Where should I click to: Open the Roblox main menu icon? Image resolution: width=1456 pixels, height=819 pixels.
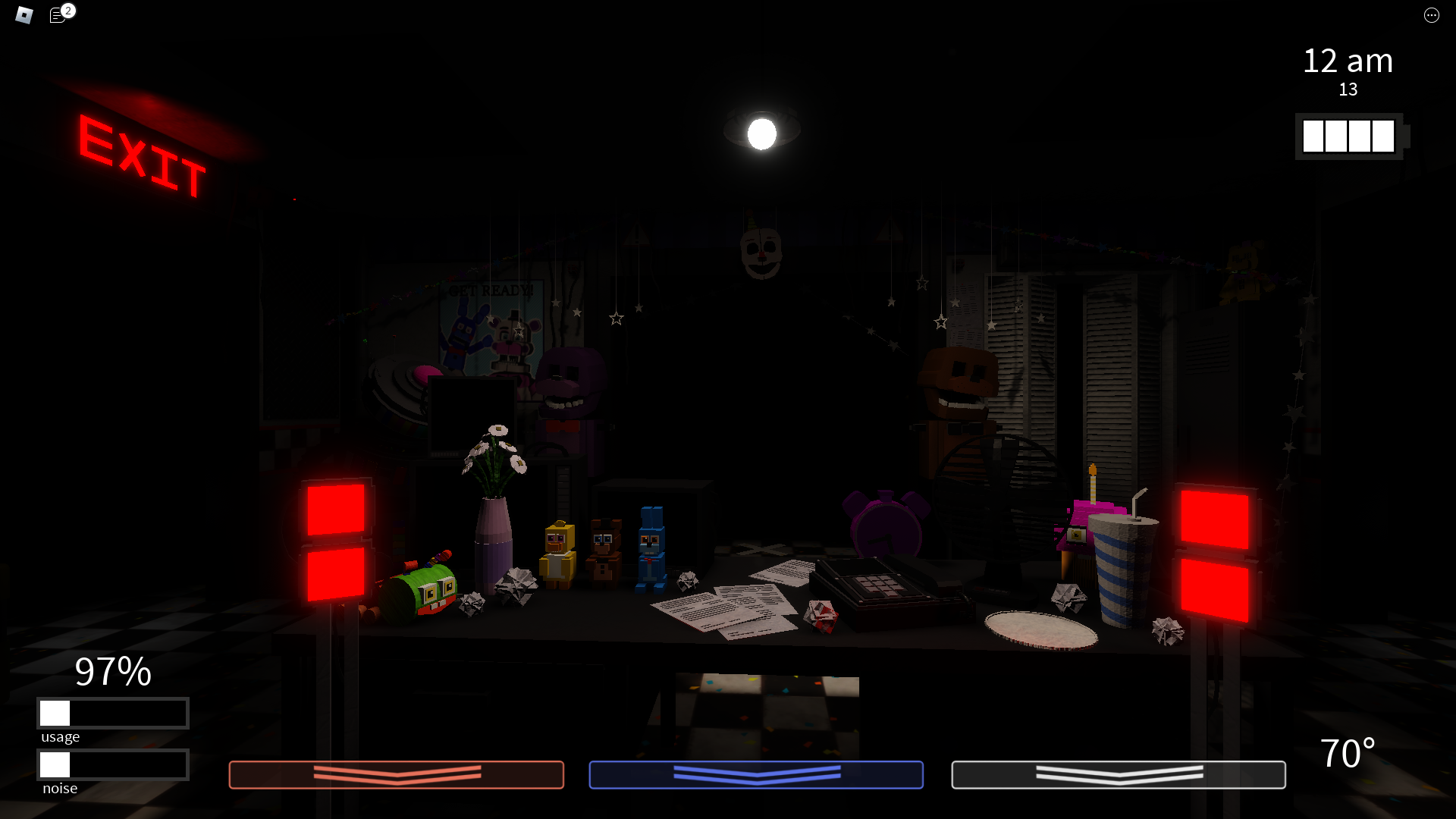coord(23,15)
